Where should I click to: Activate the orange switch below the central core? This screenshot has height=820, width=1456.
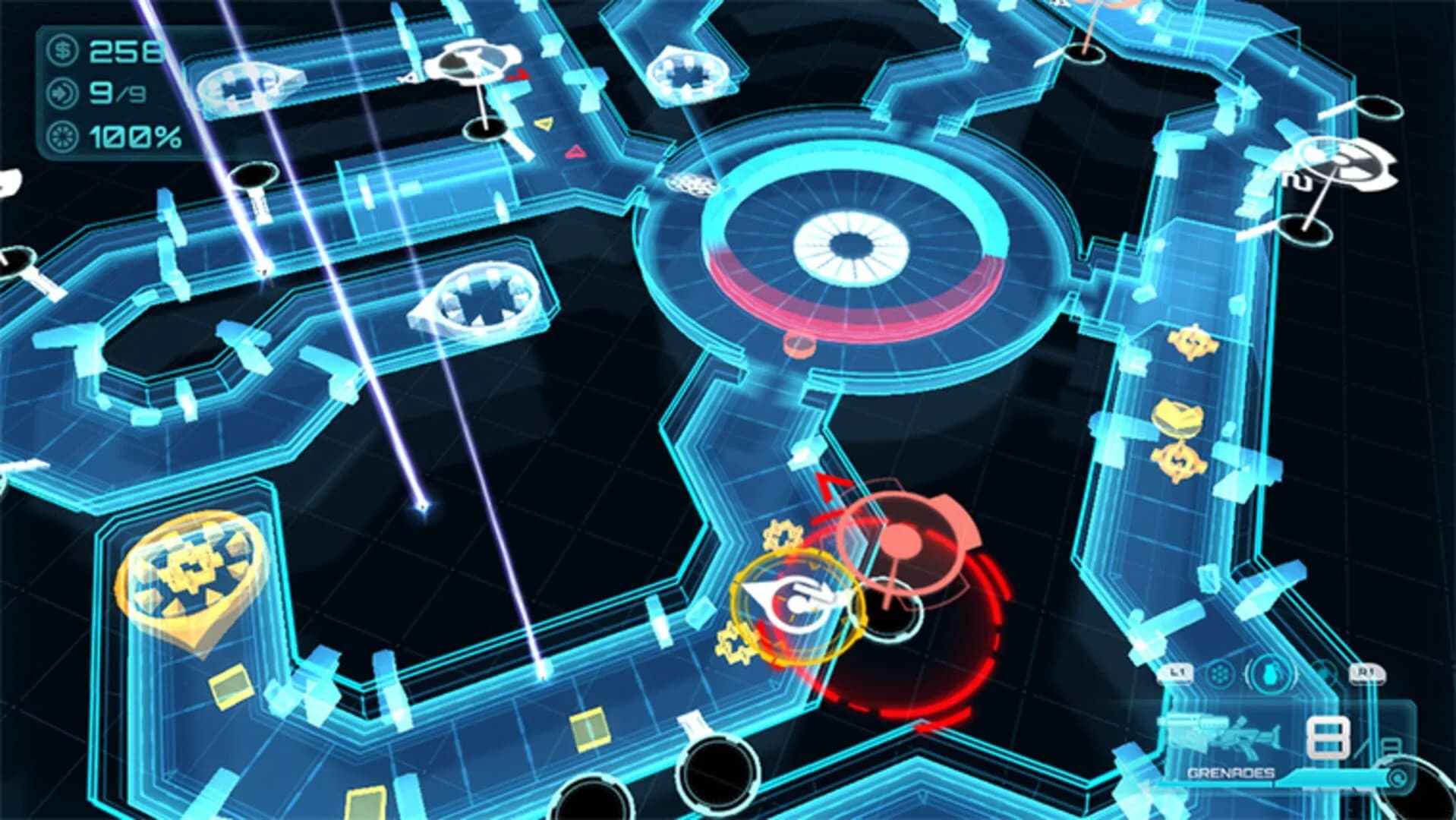pyautogui.click(x=799, y=344)
